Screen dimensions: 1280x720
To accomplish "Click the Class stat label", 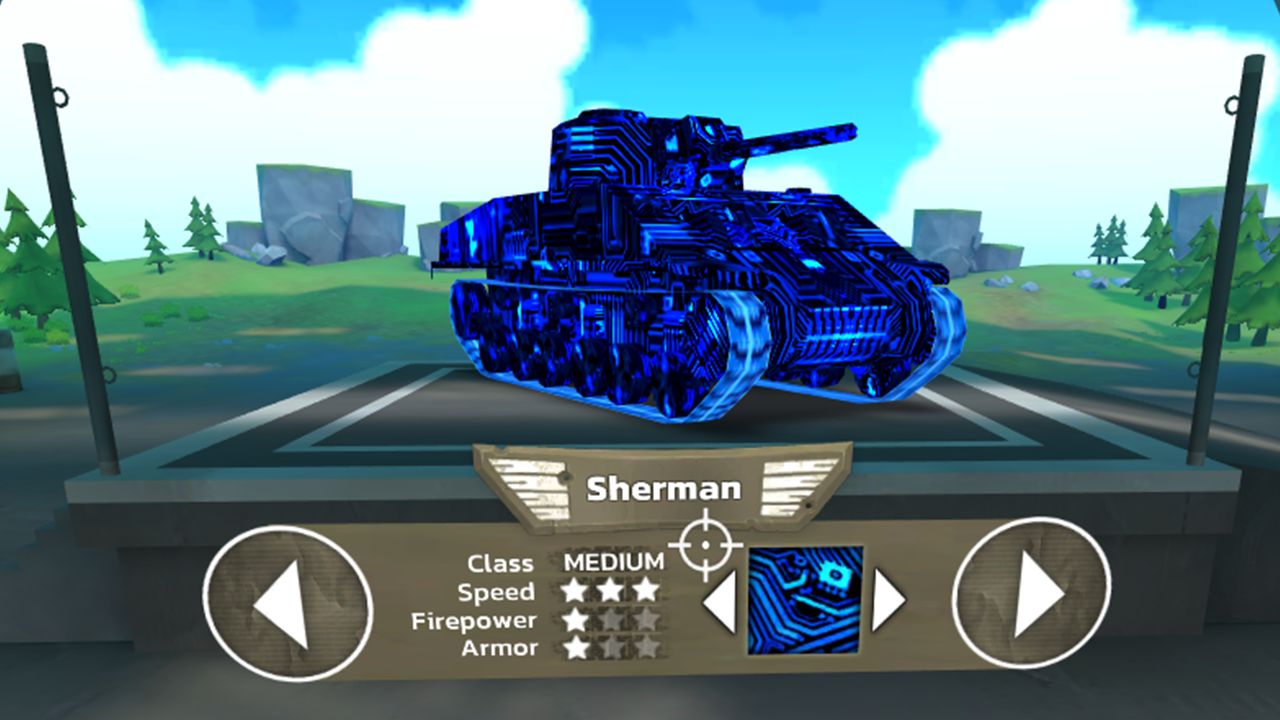I will [x=501, y=563].
